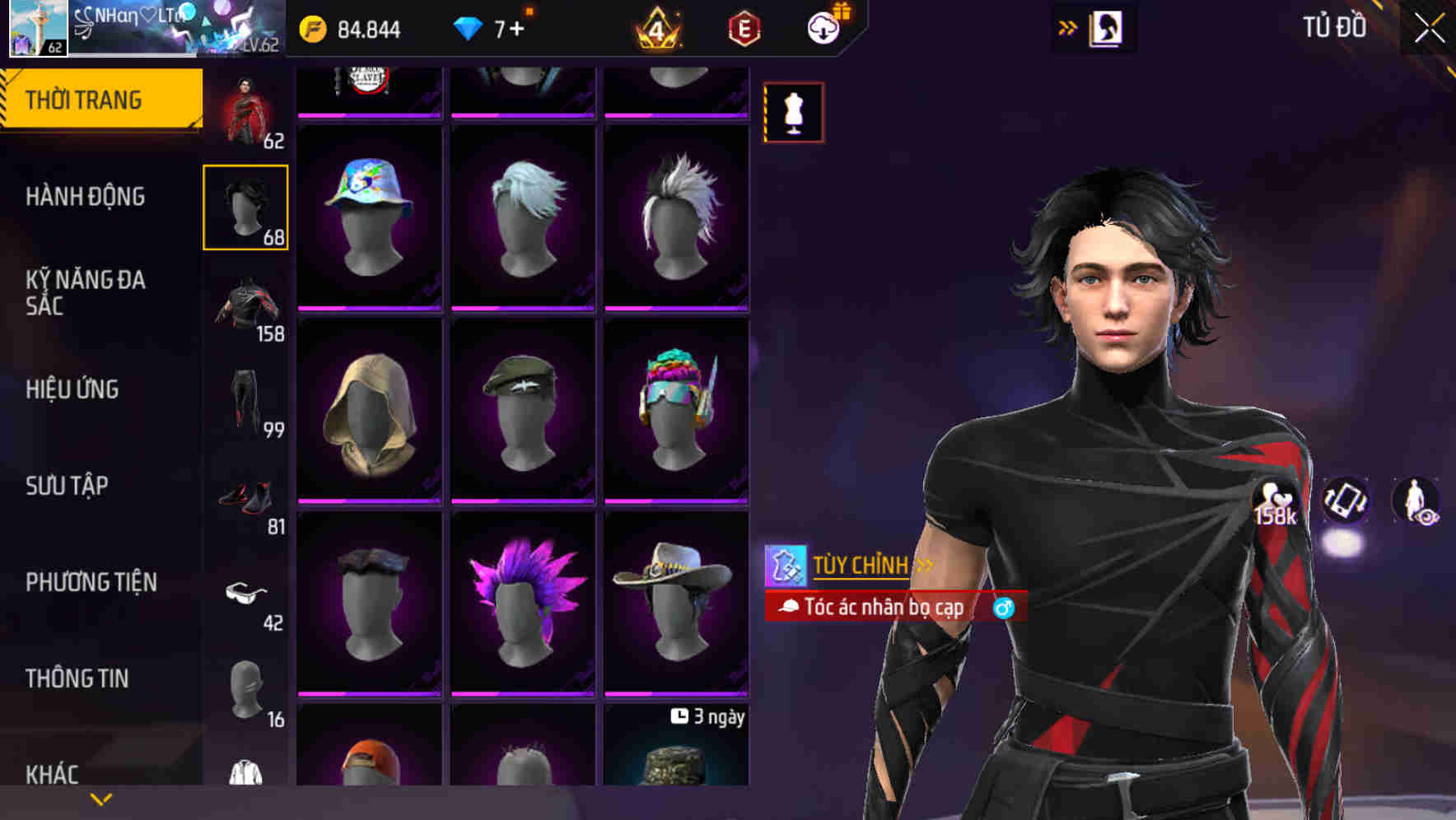This screenshot has height=820, width=1456.
Task: Click the diamond balance icon
Action: pos(467,27)
